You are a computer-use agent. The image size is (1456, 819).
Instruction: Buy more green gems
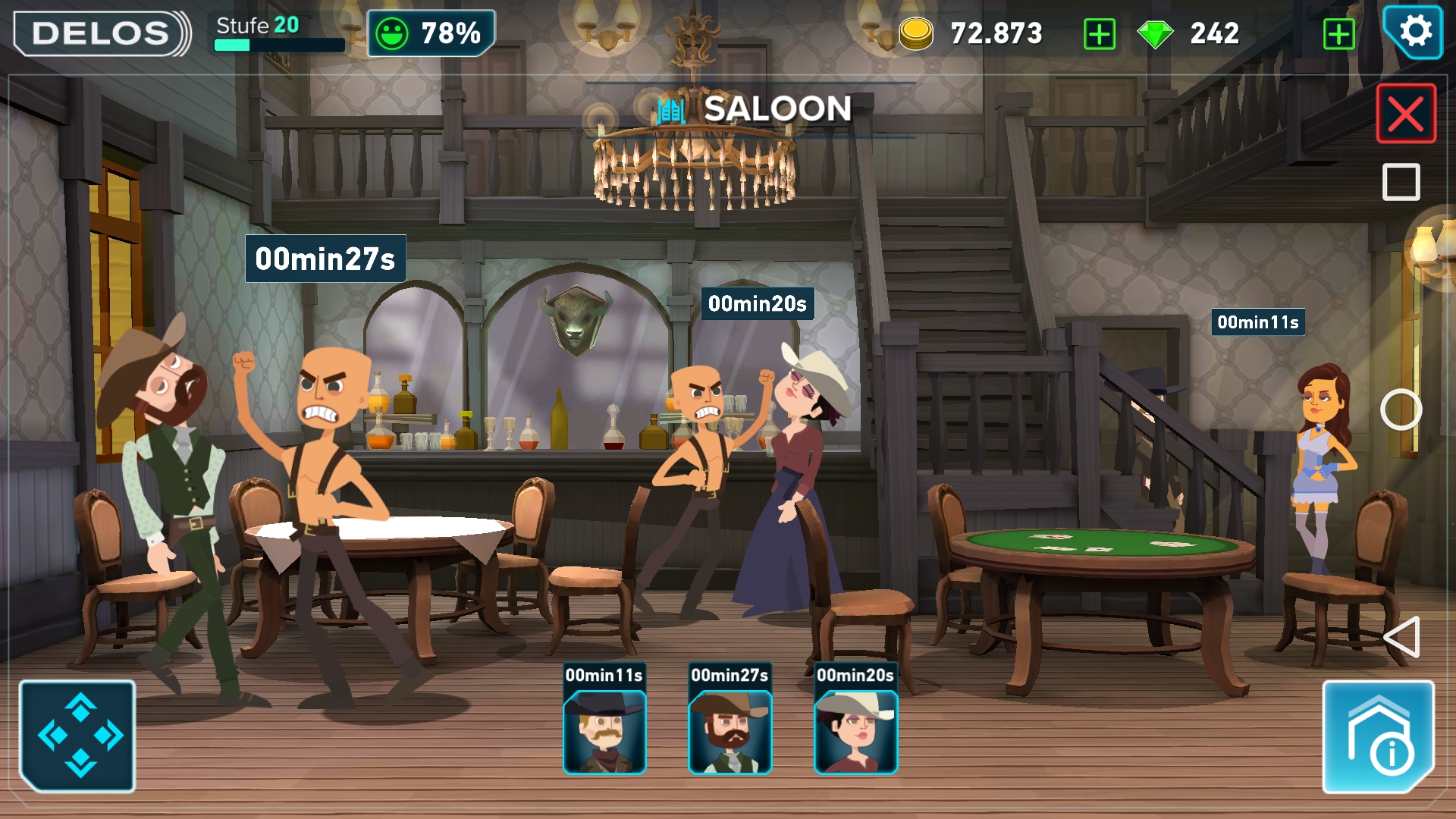[1338, 34]
